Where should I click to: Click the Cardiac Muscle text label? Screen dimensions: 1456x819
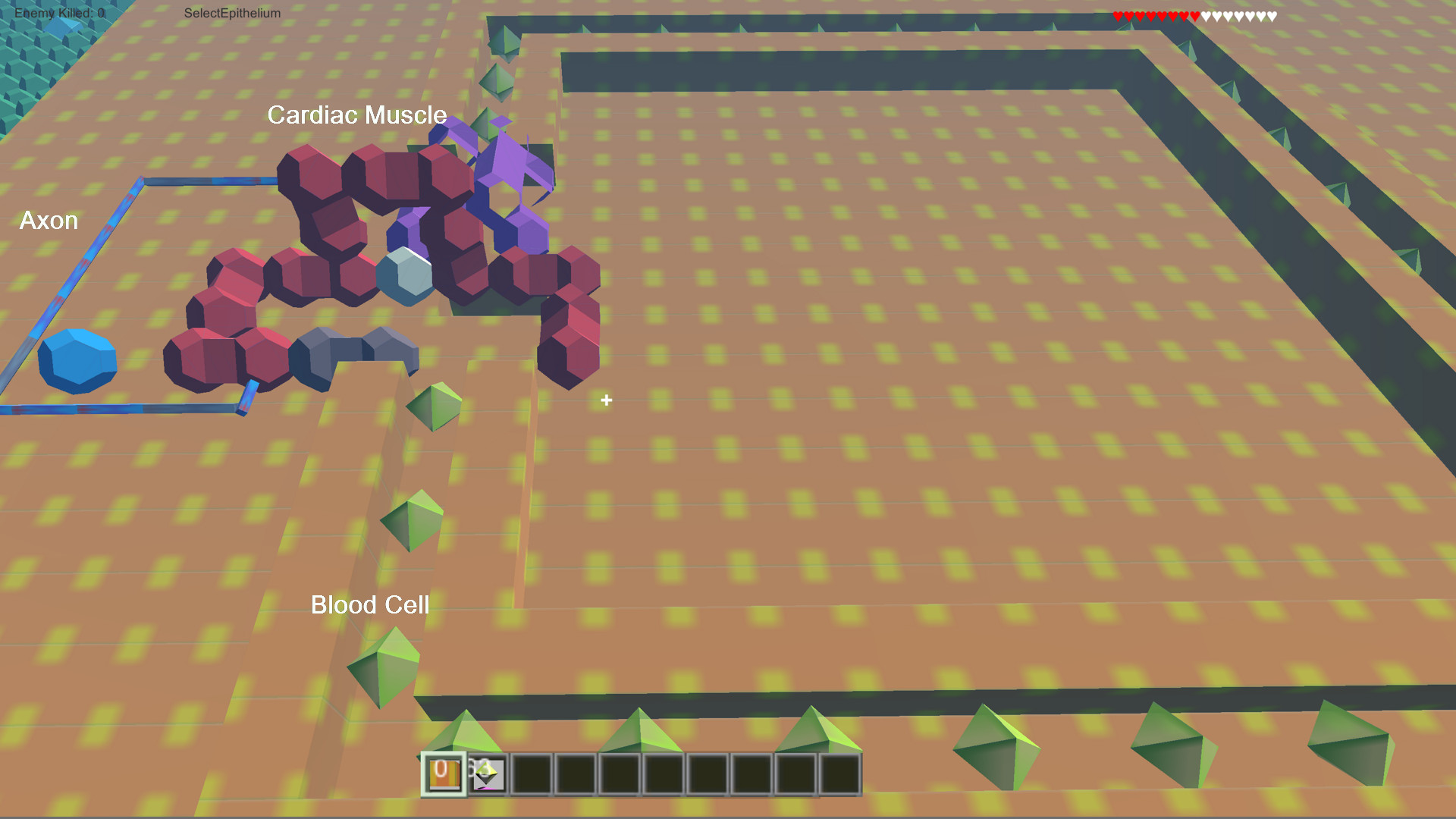357,115
